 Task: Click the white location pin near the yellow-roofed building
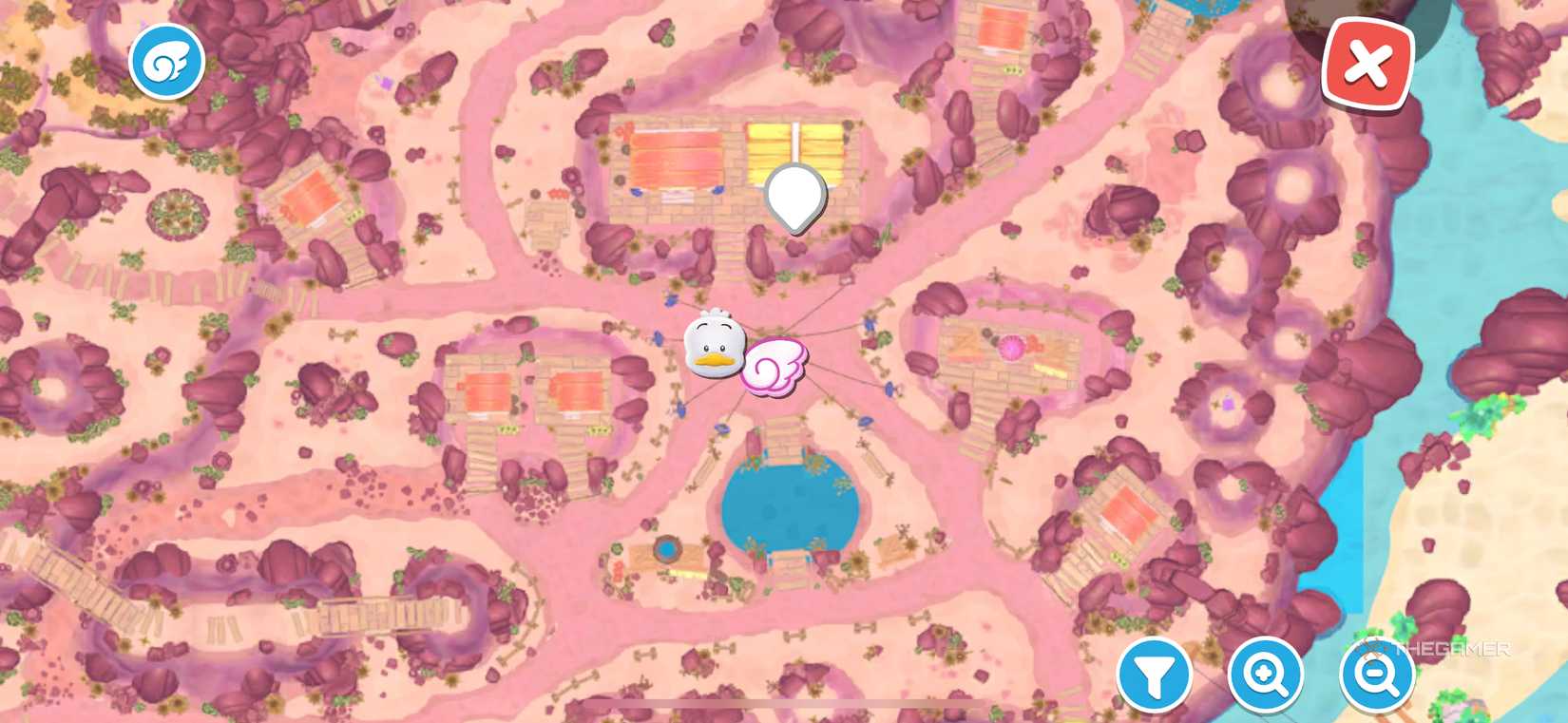794,195
